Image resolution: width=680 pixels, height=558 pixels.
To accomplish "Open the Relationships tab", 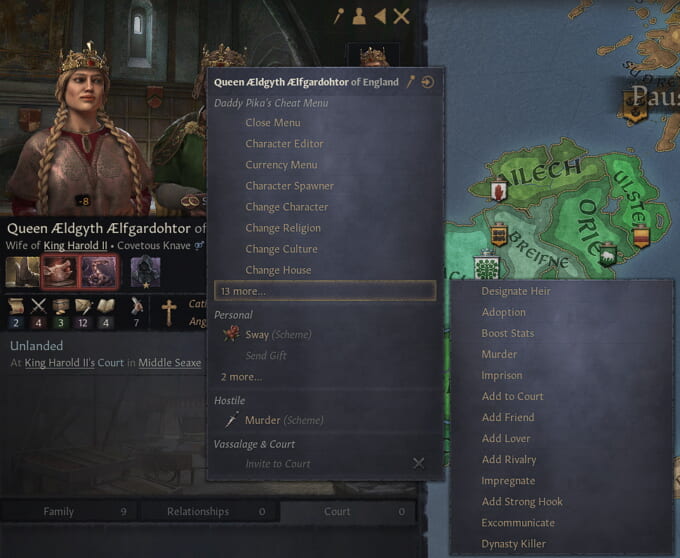I will pos(198,512).
